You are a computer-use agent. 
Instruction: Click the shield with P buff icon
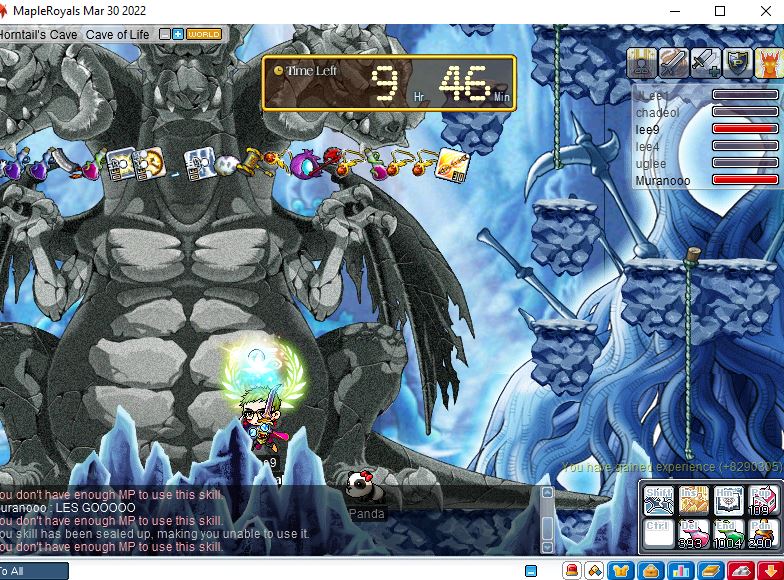click(x=737, y=63)
